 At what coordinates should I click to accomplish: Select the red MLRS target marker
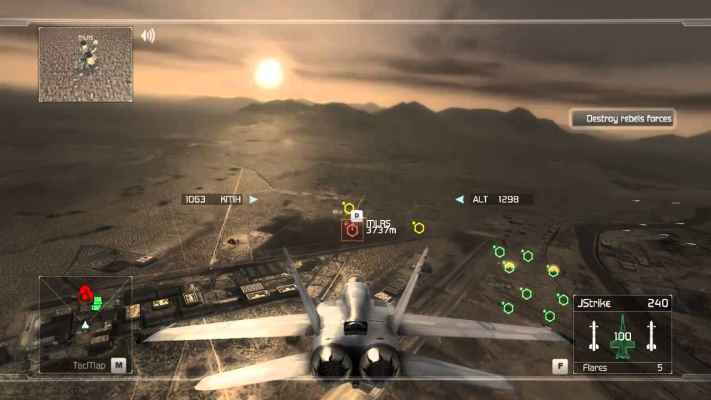pos(352,230)
